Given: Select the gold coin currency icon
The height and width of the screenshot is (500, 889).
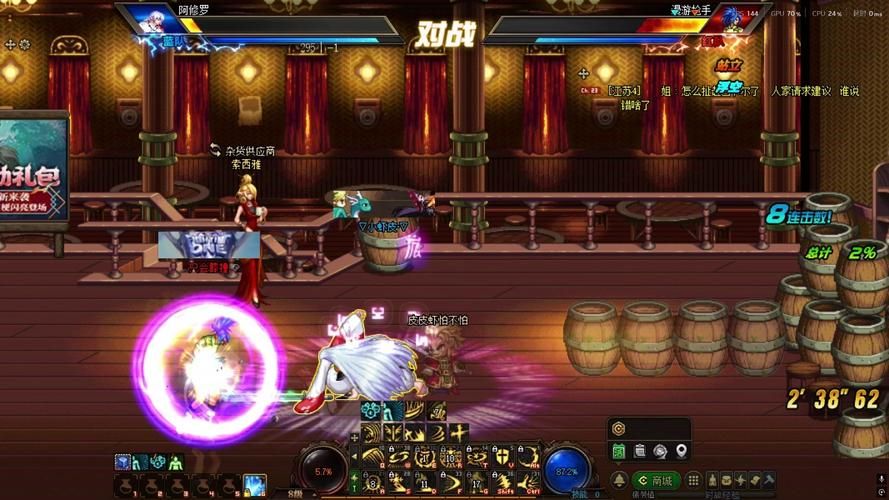Looking at the screenshot, I should (619, 427).
